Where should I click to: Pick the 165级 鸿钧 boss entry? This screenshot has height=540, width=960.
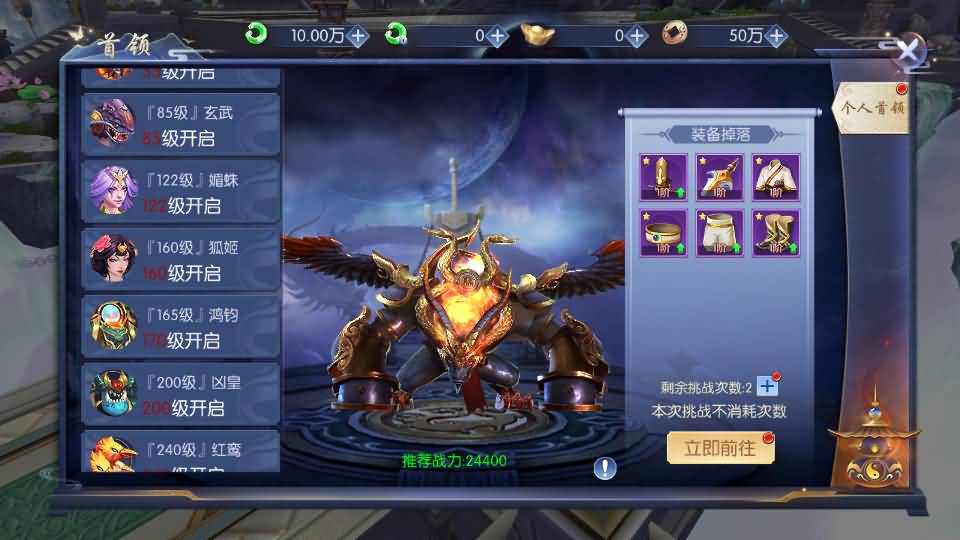pos(180,327)
